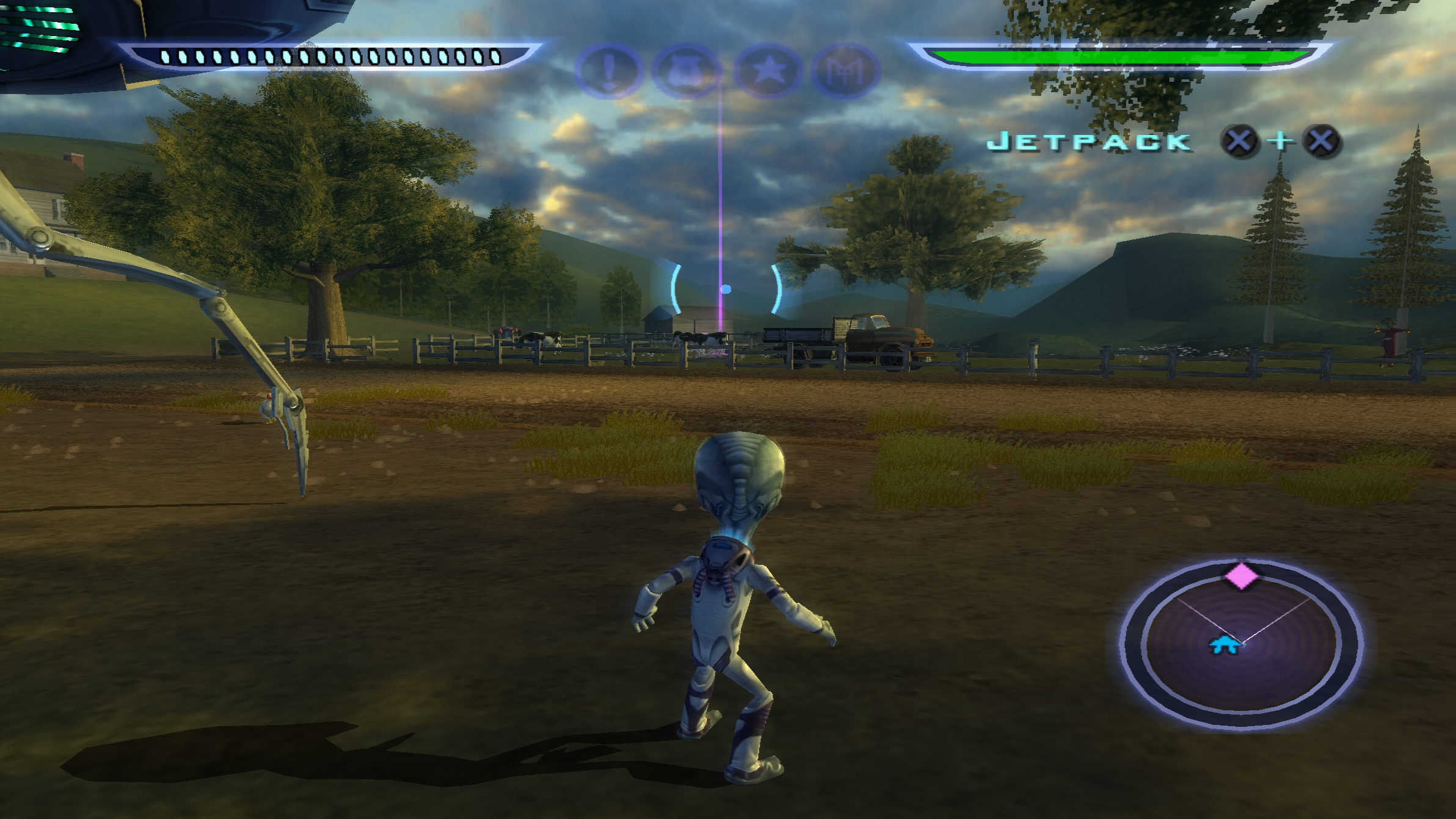This screenshot has width=1456, height=819.
Task: Click the exclamation mark alert icon
Action: coord(608,70)
